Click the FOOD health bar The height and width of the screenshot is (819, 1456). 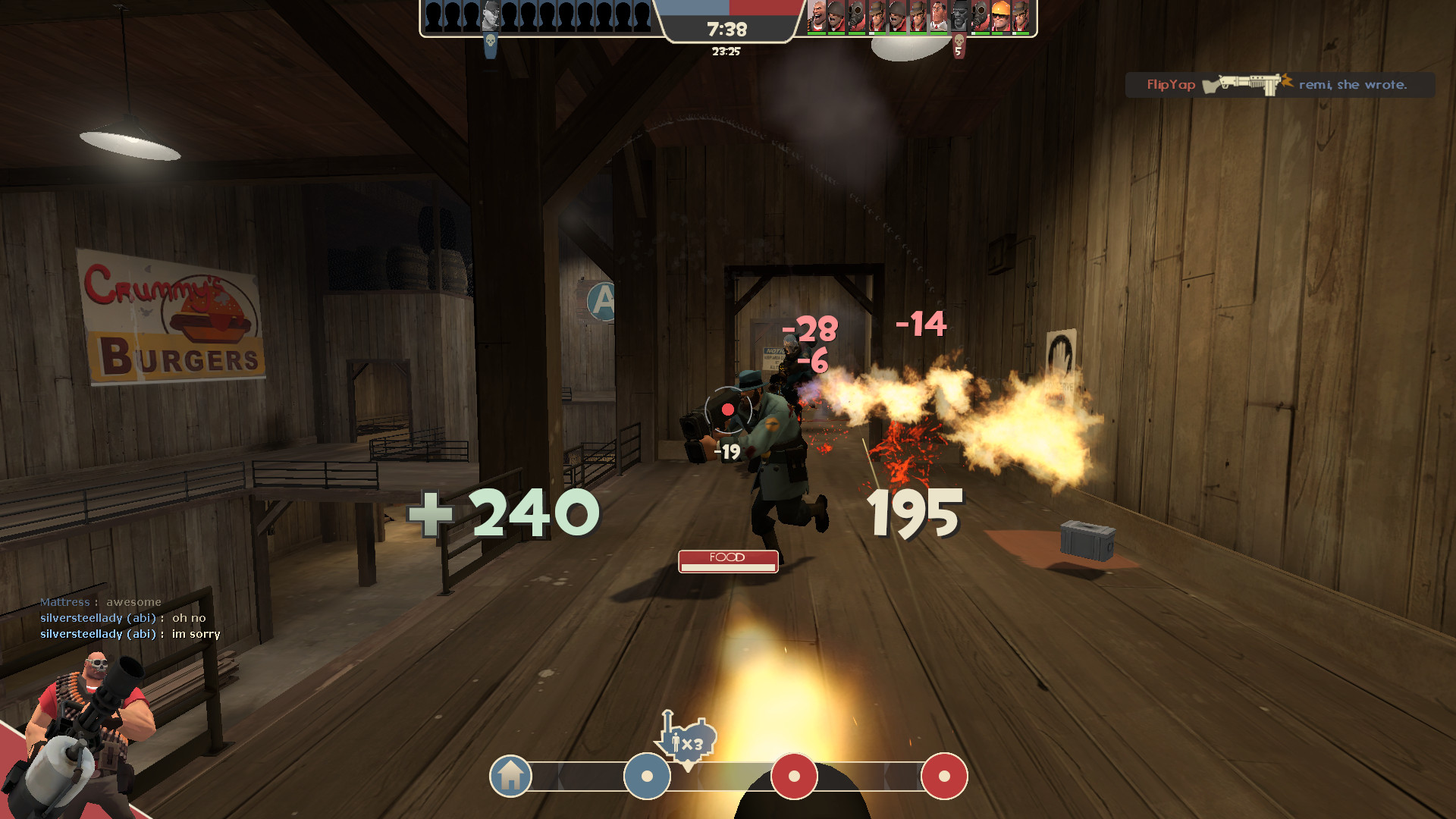click(x=728, y=561)
